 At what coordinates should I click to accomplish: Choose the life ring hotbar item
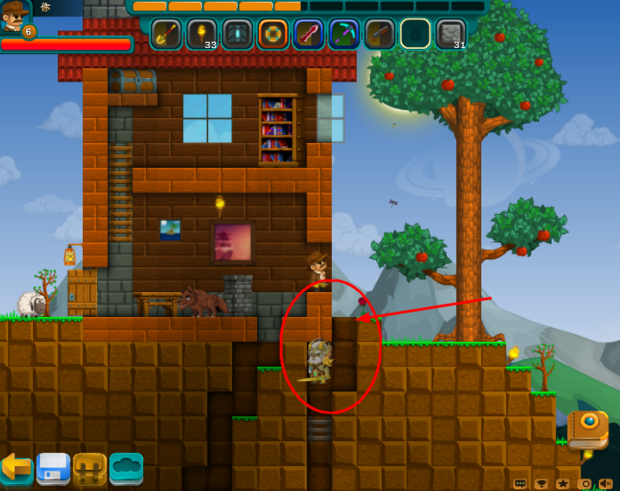(273, 34)
